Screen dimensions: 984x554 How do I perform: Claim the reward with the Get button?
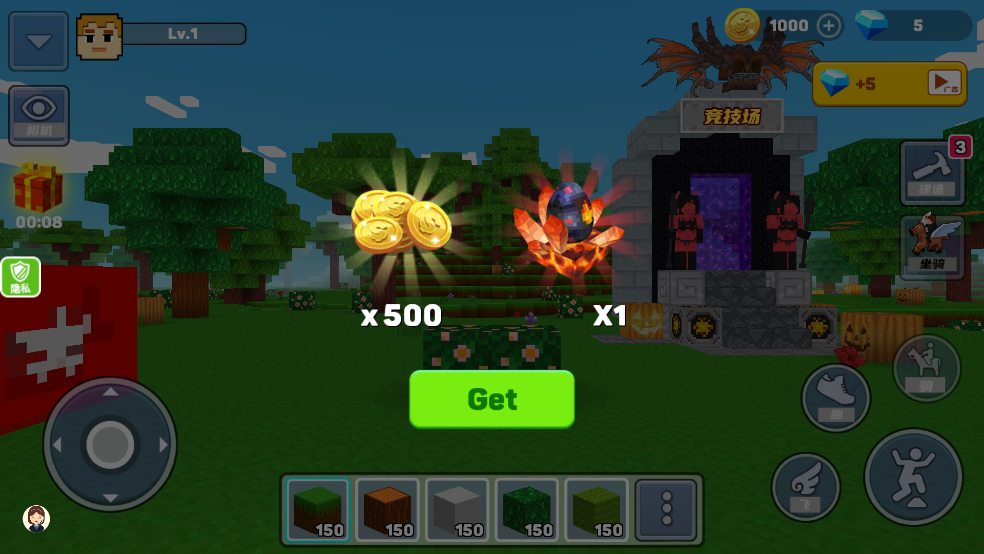pos(491,399)
